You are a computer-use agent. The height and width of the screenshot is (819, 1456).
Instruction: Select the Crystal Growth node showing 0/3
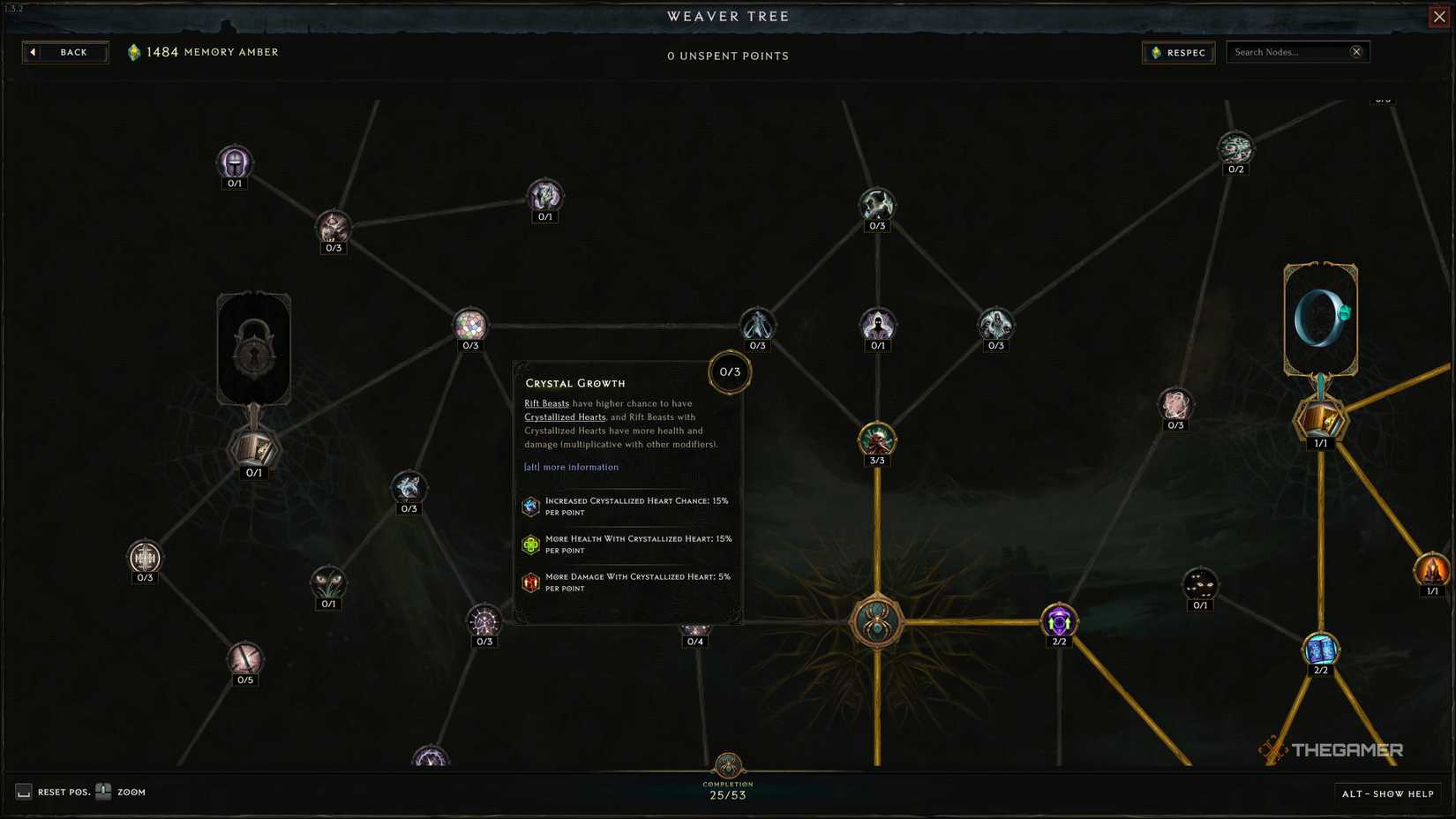(729, 372)
